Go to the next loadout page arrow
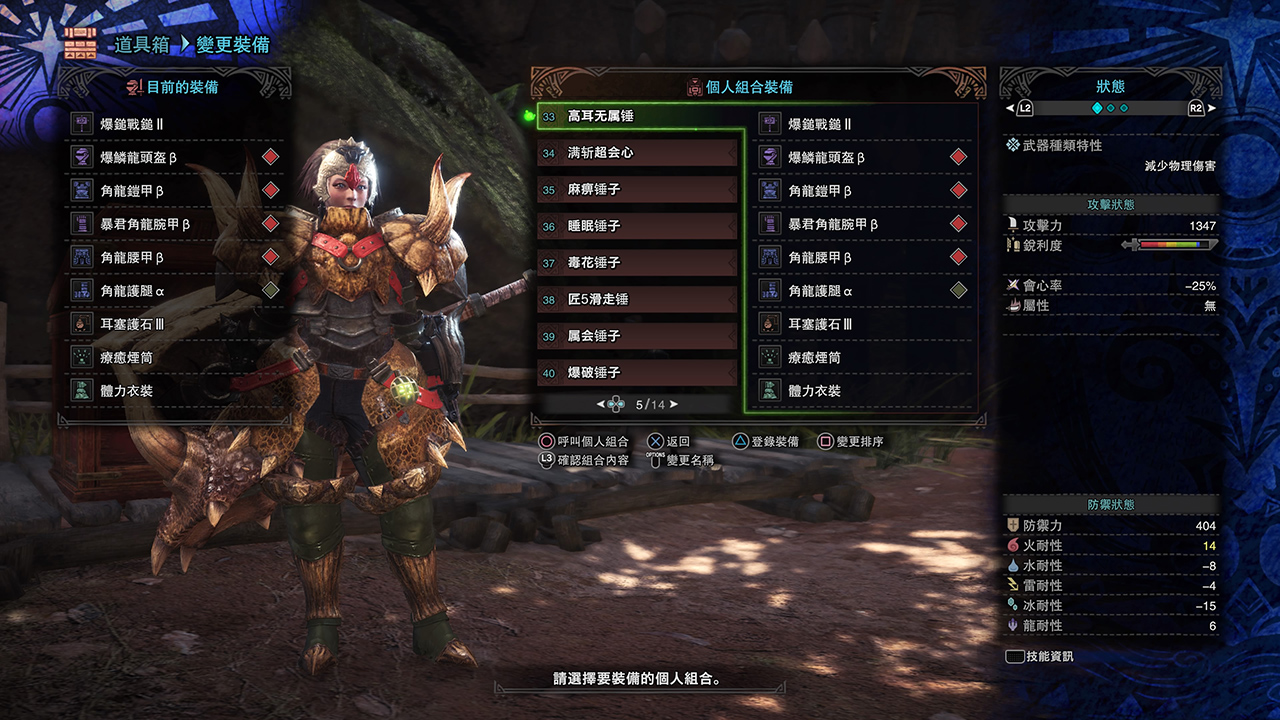 [674, 405]
